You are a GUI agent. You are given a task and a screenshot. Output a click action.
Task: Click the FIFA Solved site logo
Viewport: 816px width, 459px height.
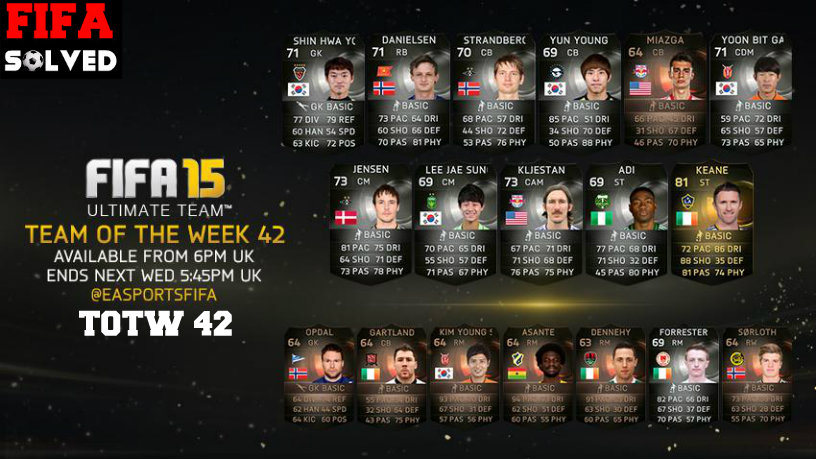(x=60, y=39)
